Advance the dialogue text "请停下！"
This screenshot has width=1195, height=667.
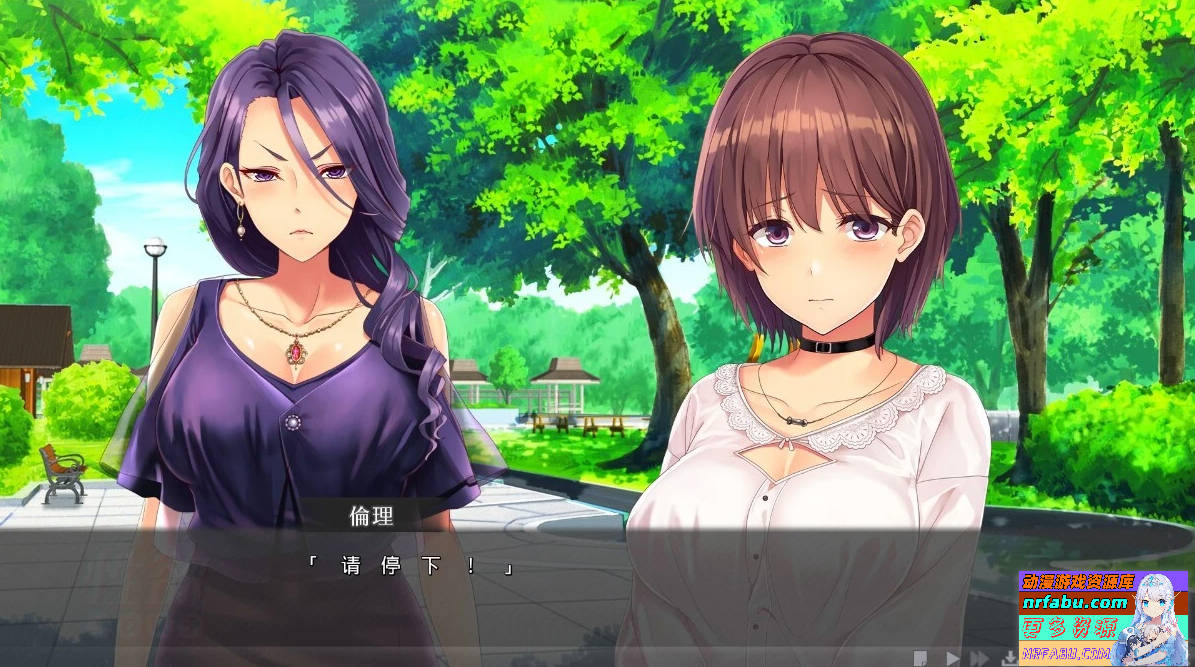(x=412, y=567)
